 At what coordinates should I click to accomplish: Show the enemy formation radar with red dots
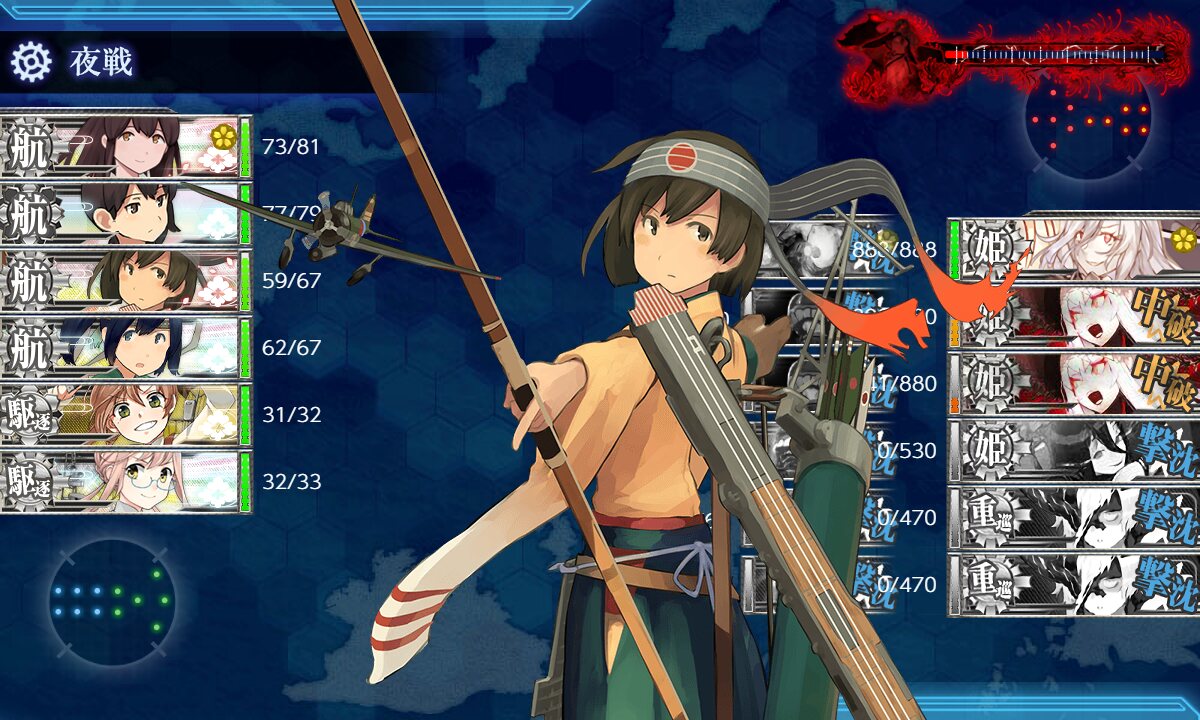coord(1088,119)
